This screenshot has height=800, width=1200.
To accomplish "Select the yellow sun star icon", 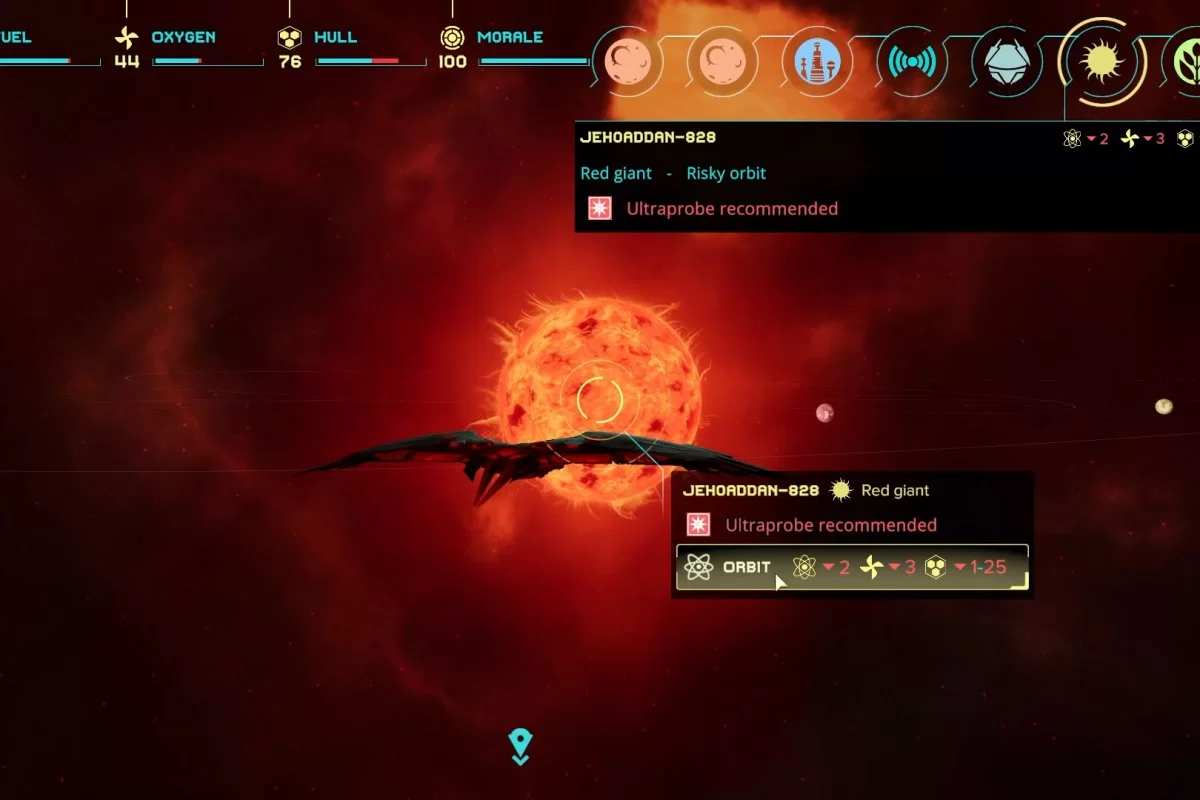I will coord(1102,62).
